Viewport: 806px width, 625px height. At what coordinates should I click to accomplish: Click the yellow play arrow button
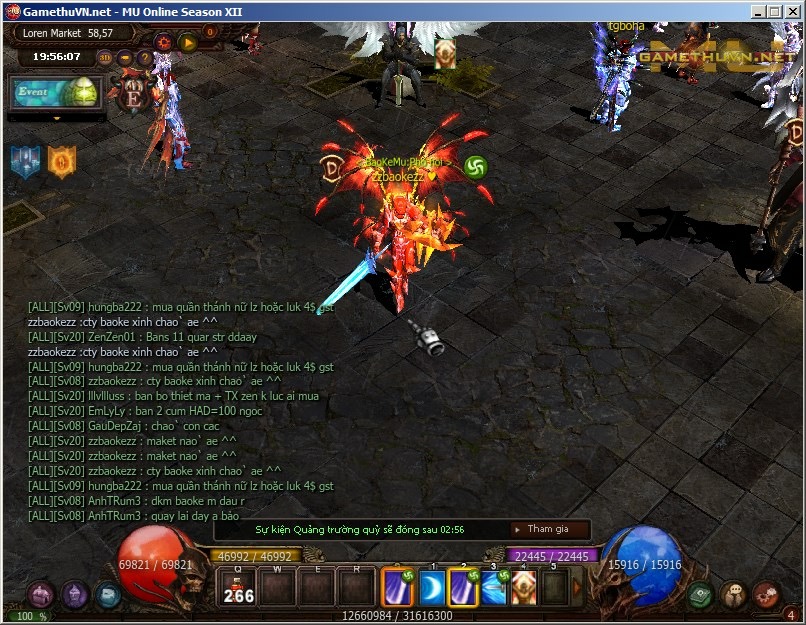tap(187, 42)
